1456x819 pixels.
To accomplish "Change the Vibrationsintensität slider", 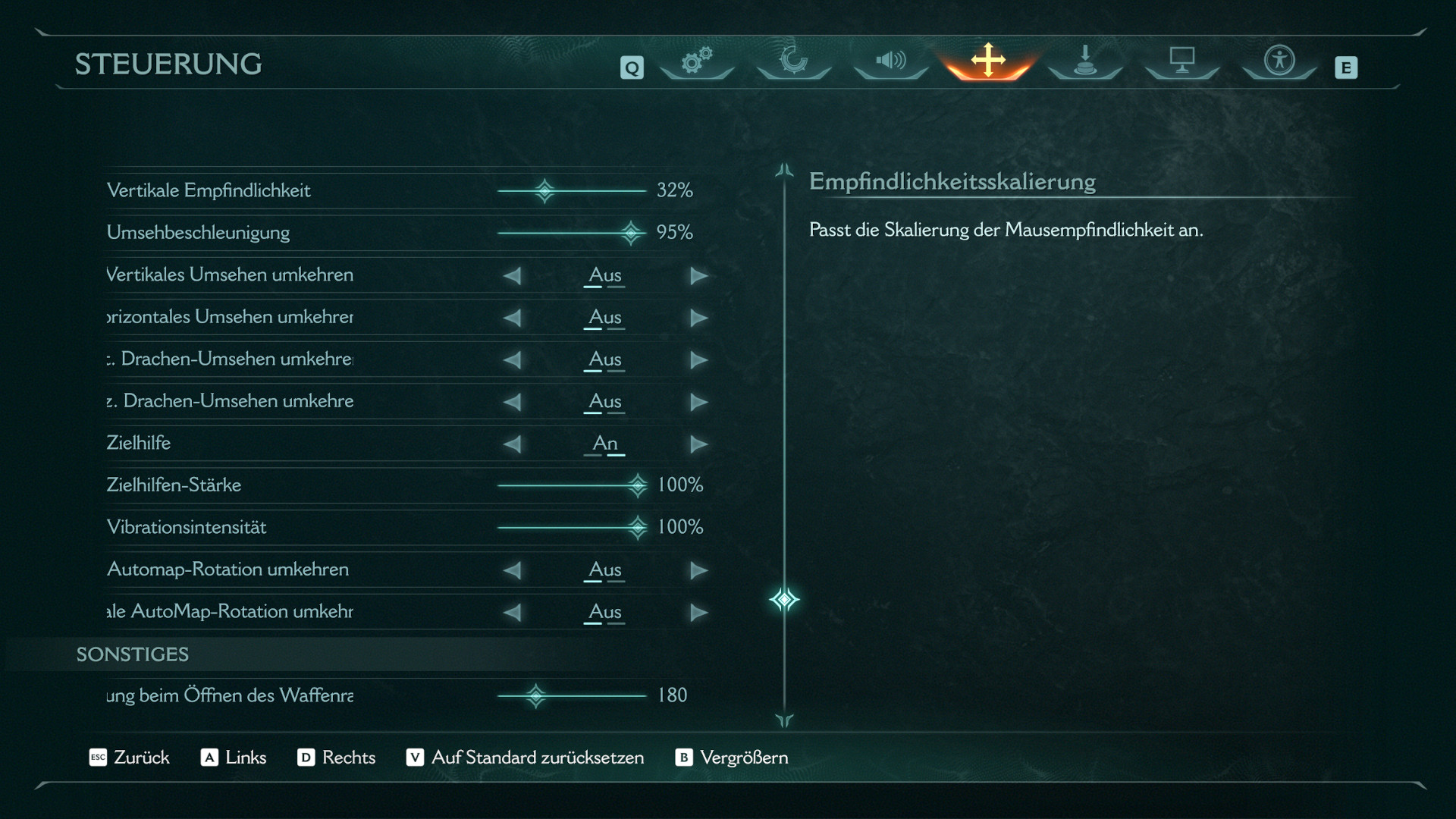I will 638,527.
